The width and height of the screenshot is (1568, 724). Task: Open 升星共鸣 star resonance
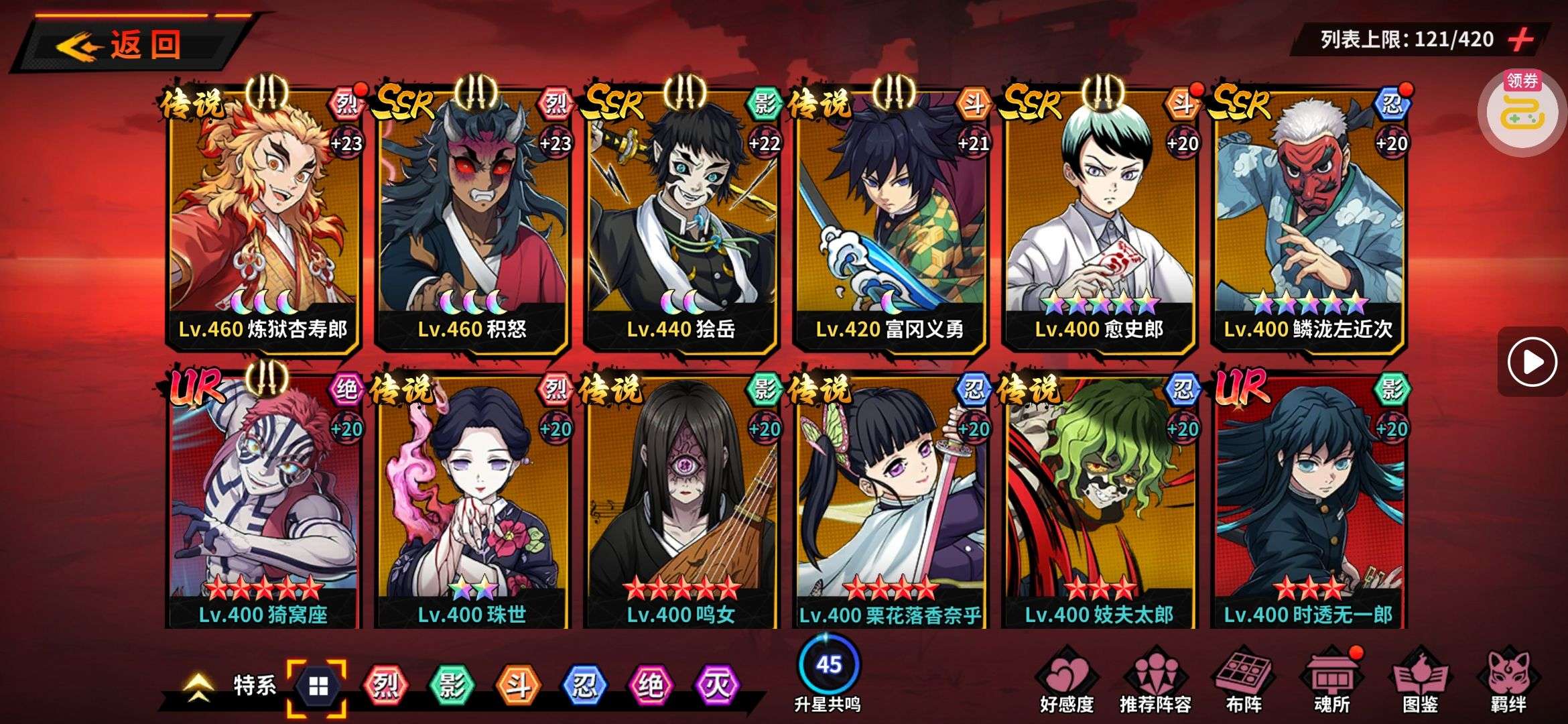coord(828,672)
